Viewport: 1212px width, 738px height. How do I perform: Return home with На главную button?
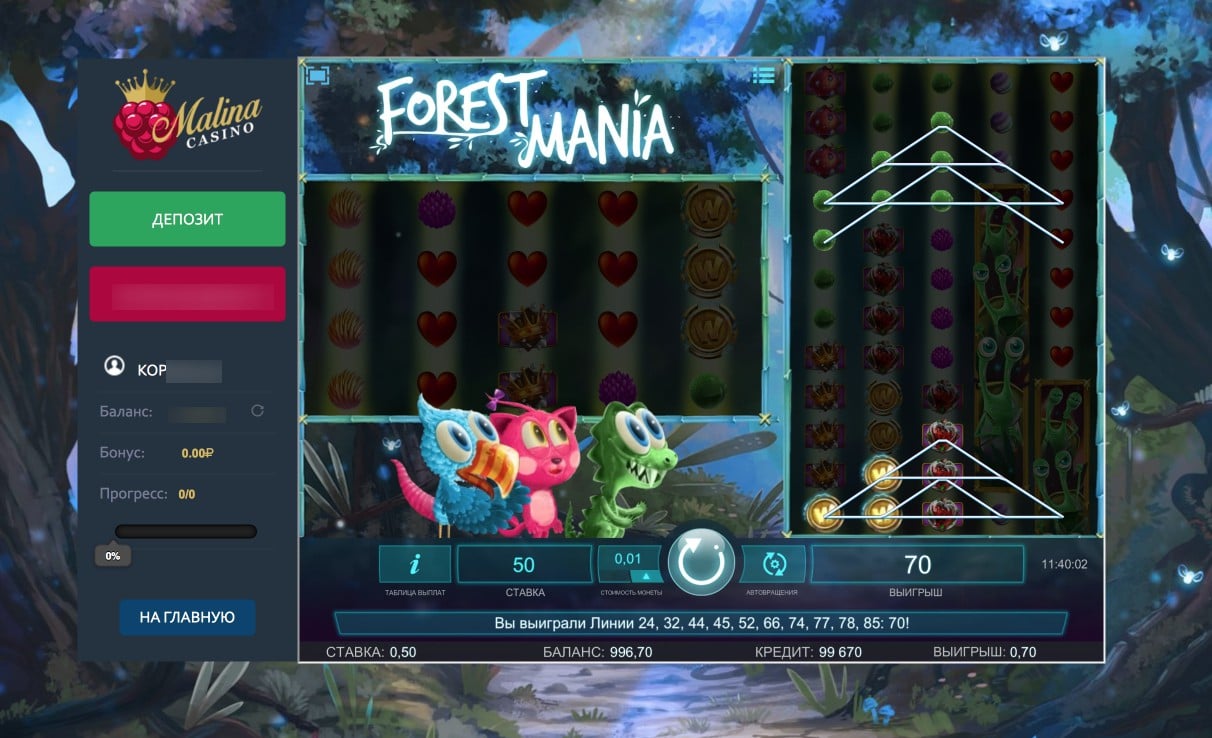coord(187,617)
